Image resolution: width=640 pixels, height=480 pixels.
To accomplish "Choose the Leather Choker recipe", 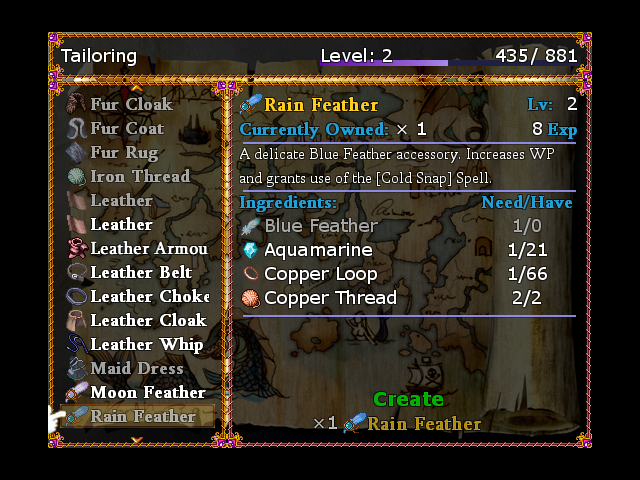I will (149, 296).
